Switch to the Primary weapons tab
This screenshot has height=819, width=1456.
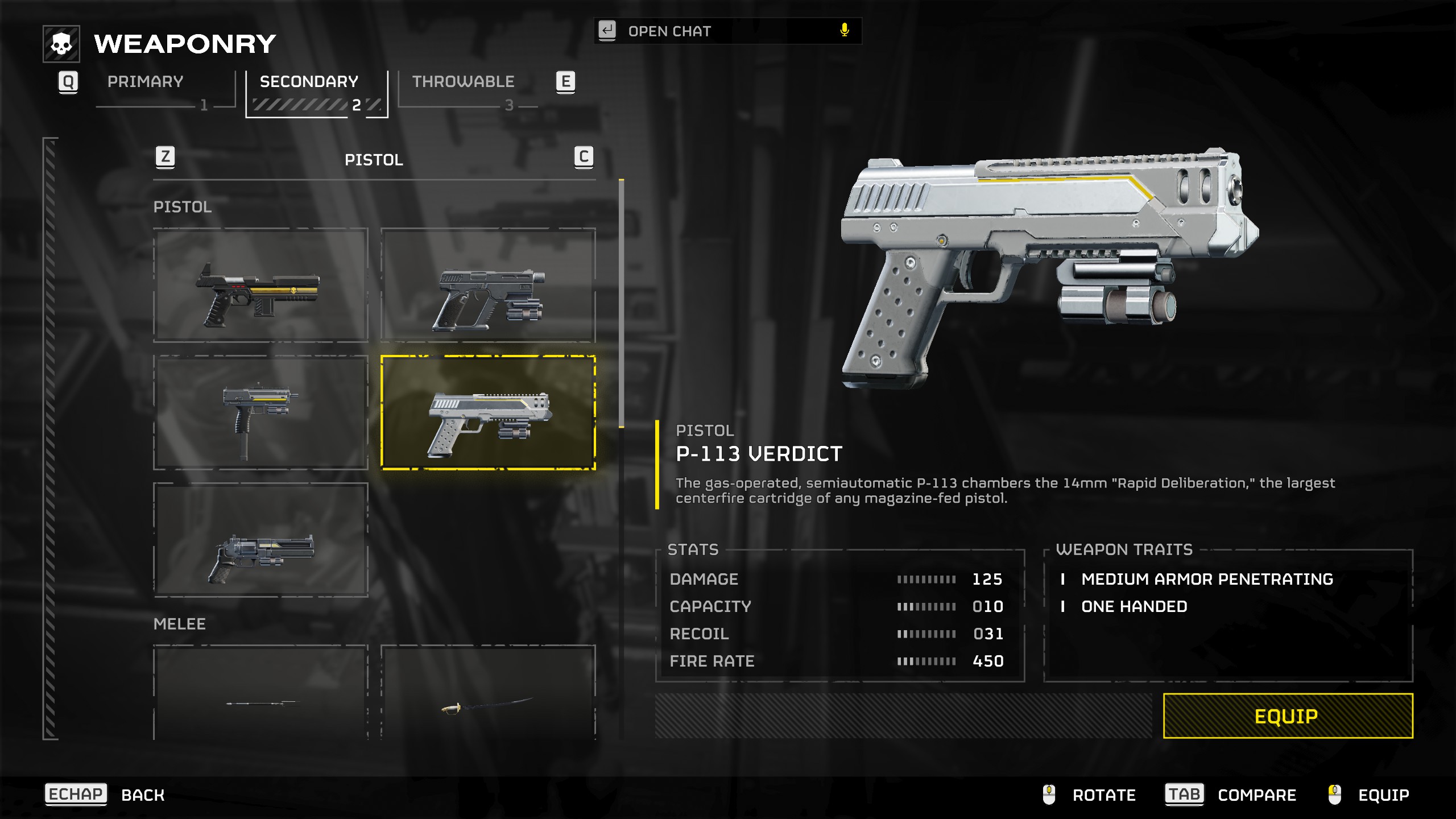tap(146, 82)
